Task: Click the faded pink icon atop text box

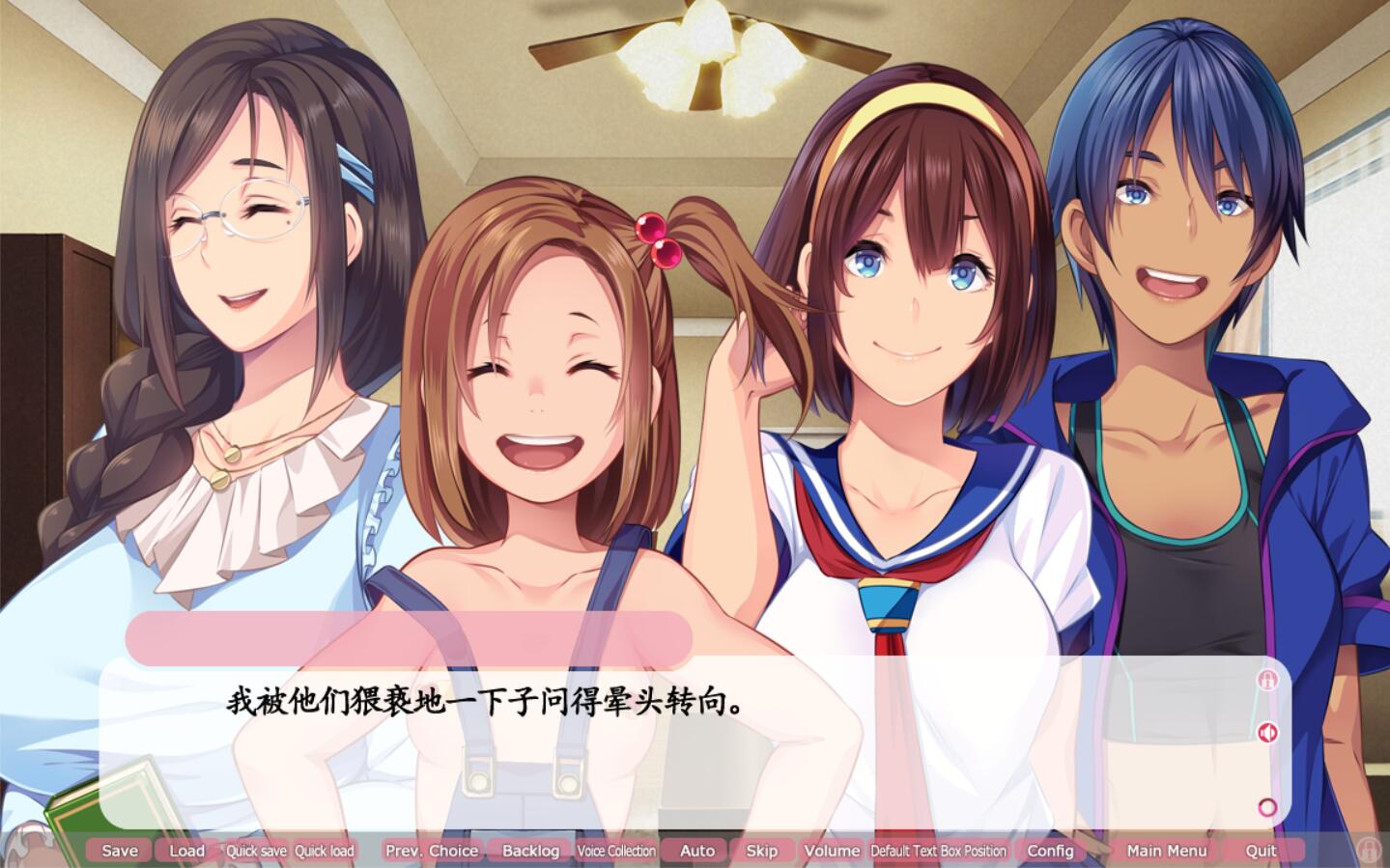Action: pos(1267,680)
